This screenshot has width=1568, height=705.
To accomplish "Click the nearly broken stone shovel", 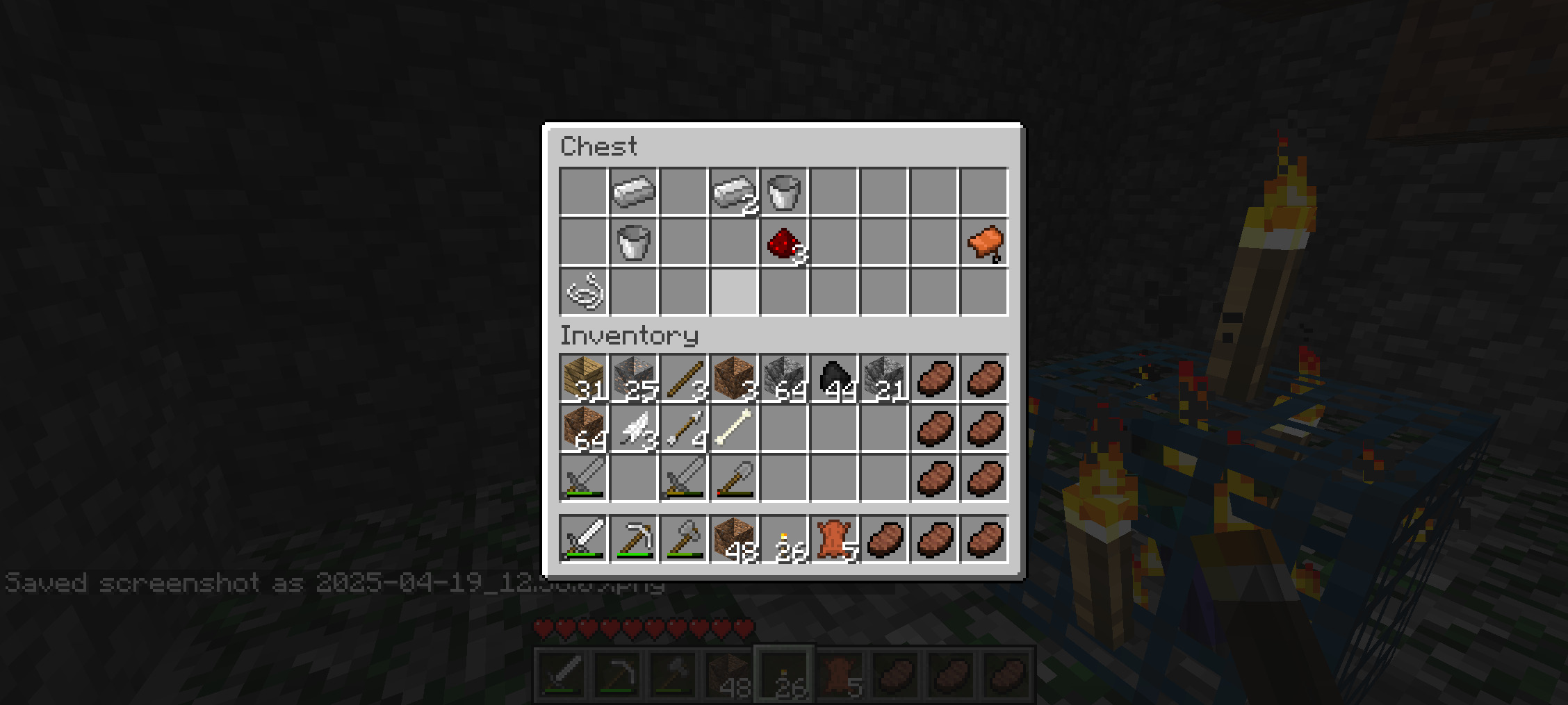I will [733, 479].
